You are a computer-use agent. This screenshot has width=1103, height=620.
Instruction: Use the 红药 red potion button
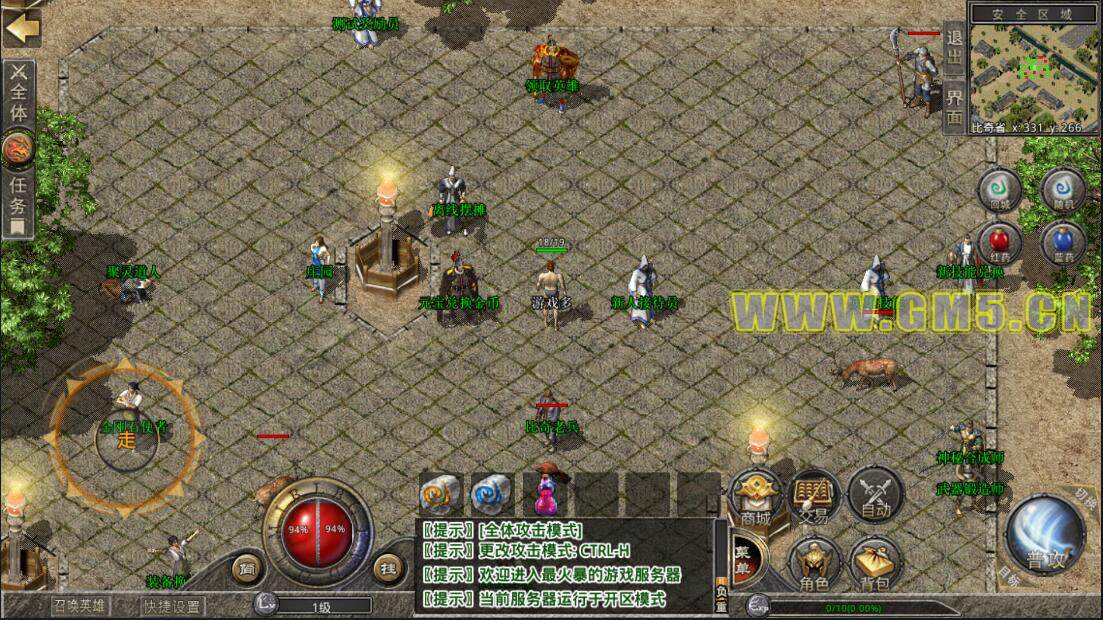coord(999,243)
